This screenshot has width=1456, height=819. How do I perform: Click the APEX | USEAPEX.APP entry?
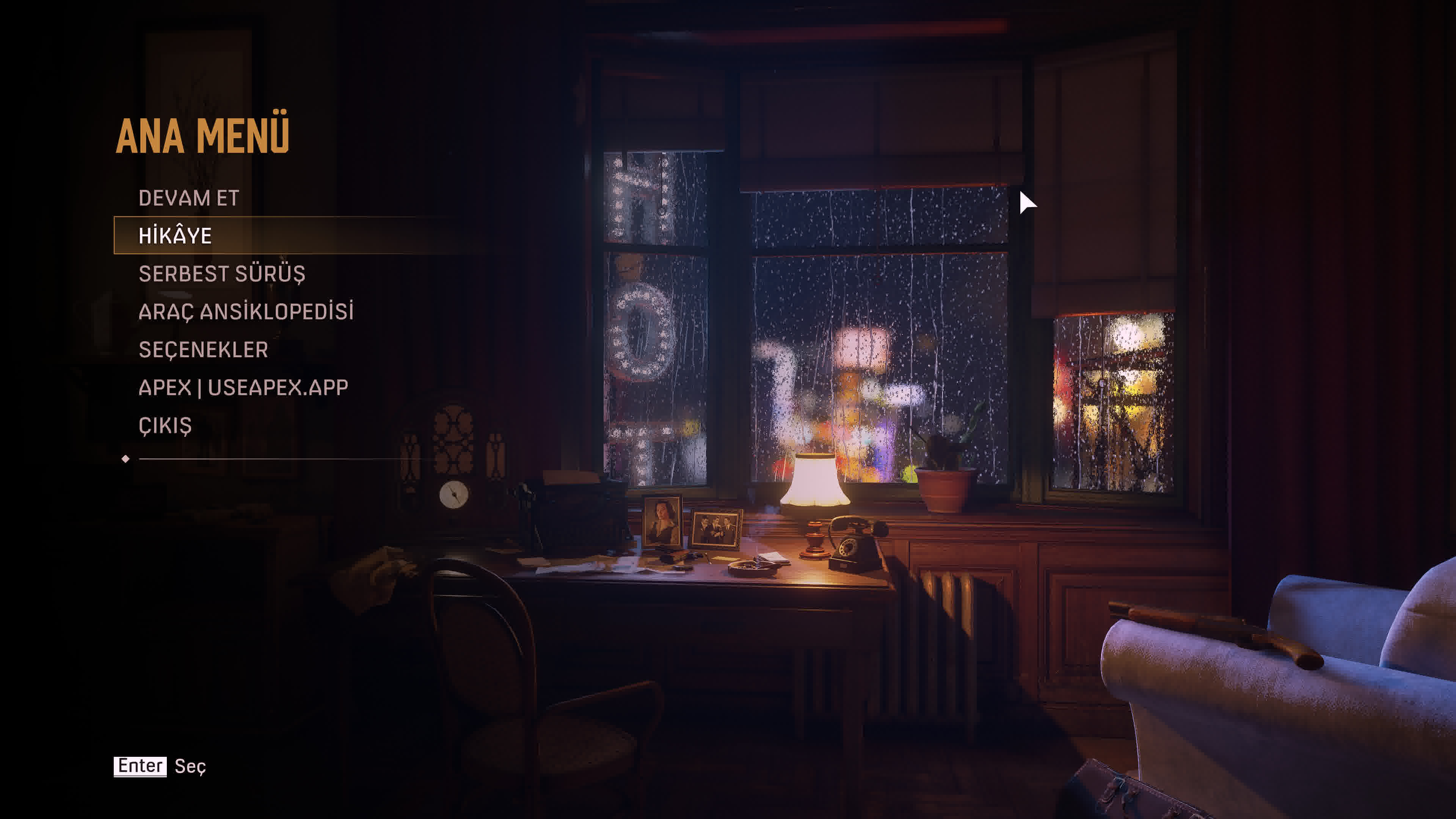(243, 387)
